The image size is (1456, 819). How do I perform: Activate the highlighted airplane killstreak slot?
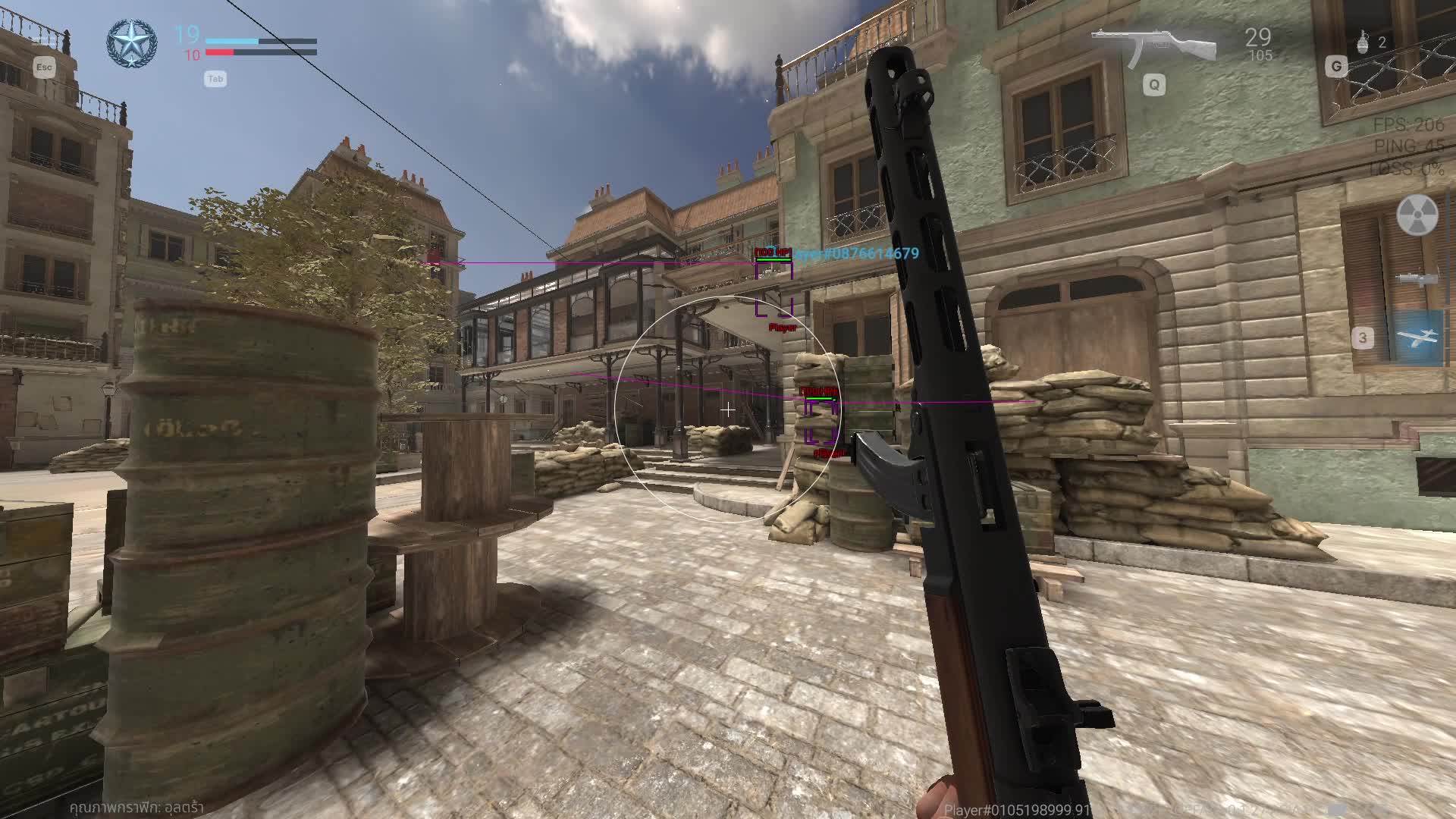pos(1417,337)
